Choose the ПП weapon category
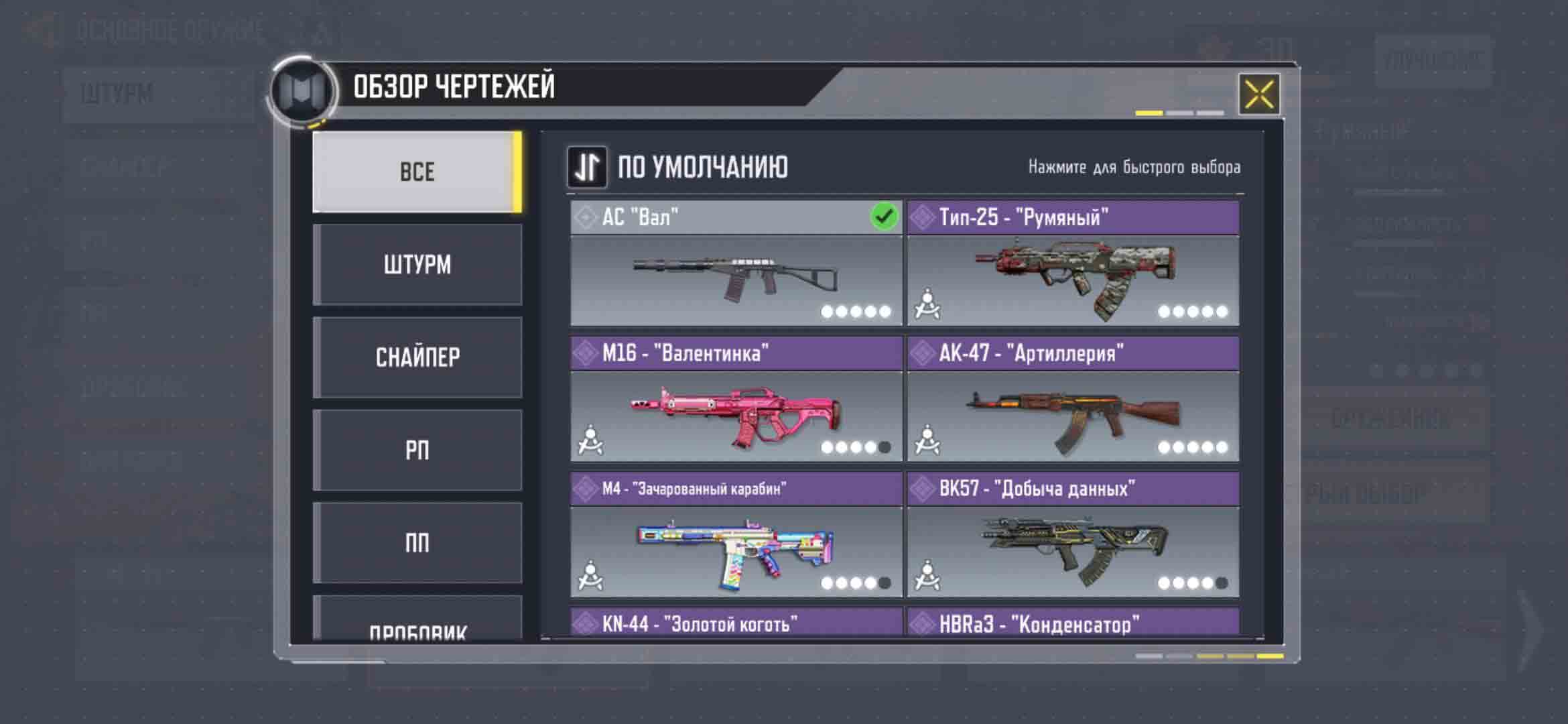1568x724 pixels. (x=417, y=543)
